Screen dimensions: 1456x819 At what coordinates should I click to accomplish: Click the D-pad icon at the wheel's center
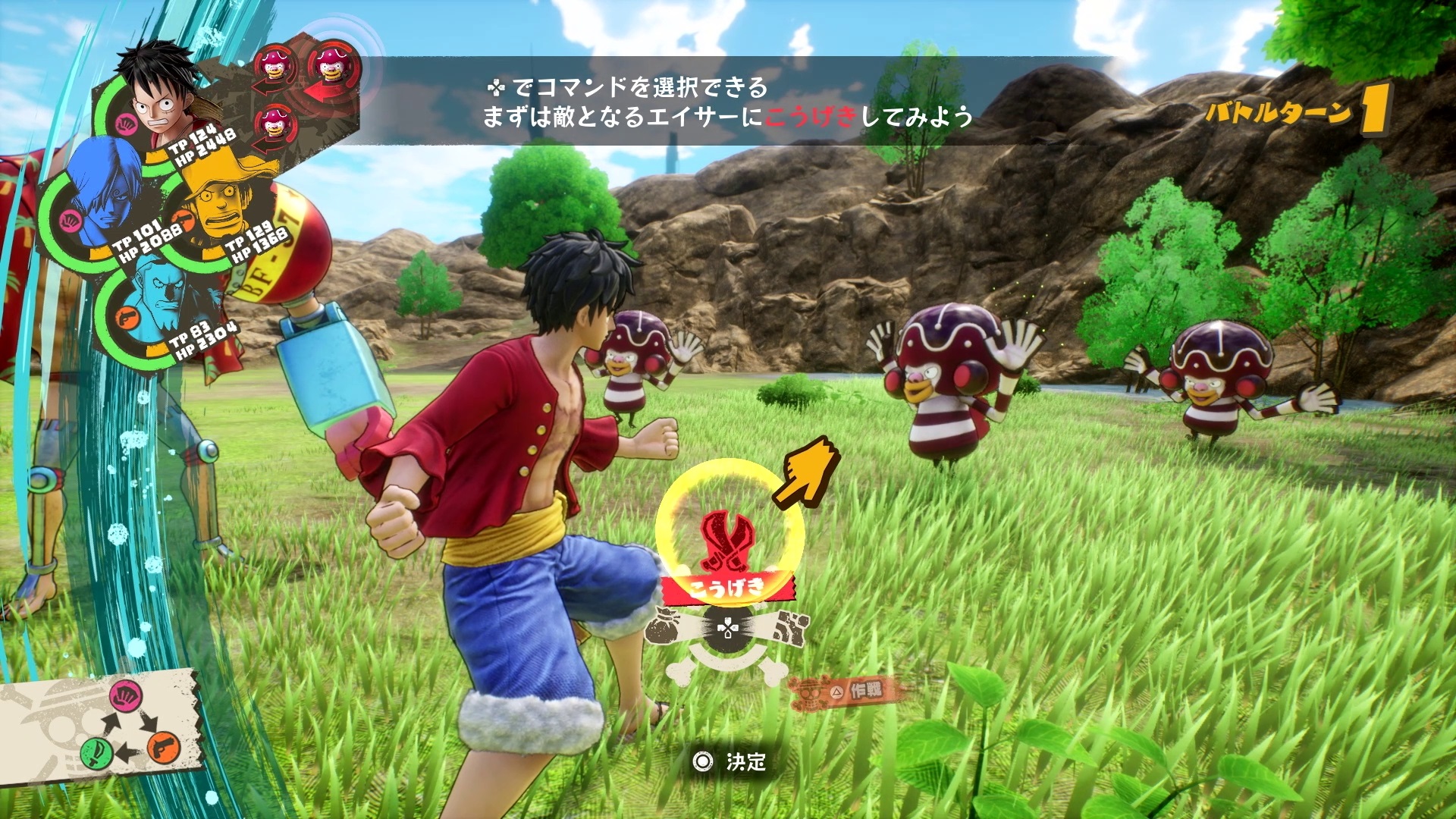coord(727,628)
